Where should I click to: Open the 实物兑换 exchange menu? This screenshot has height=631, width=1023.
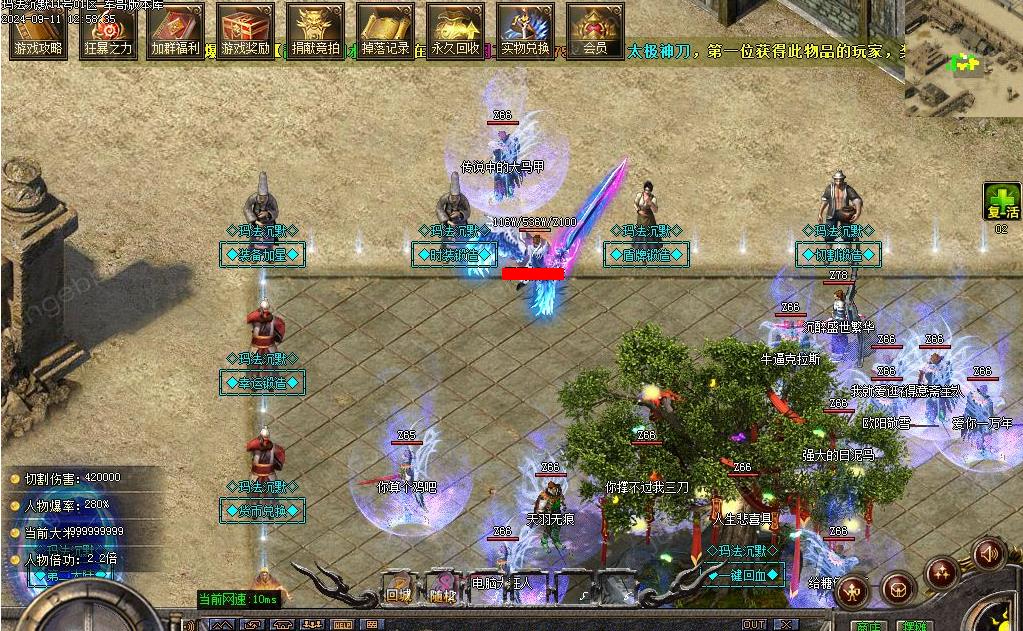525,30
